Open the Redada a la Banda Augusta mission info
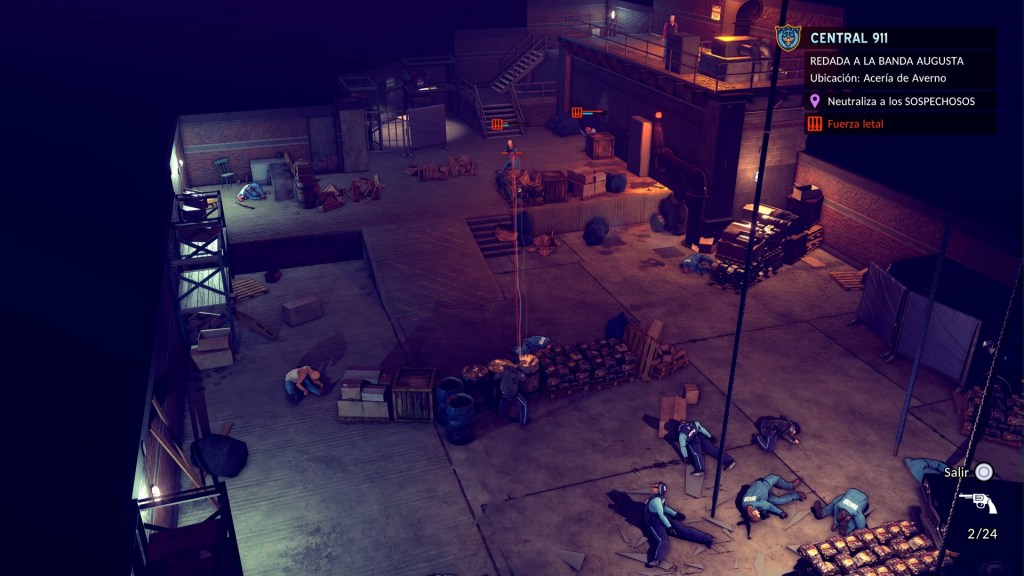The height and width of the screenshot is (576, 1024). [x=887, y=62]
